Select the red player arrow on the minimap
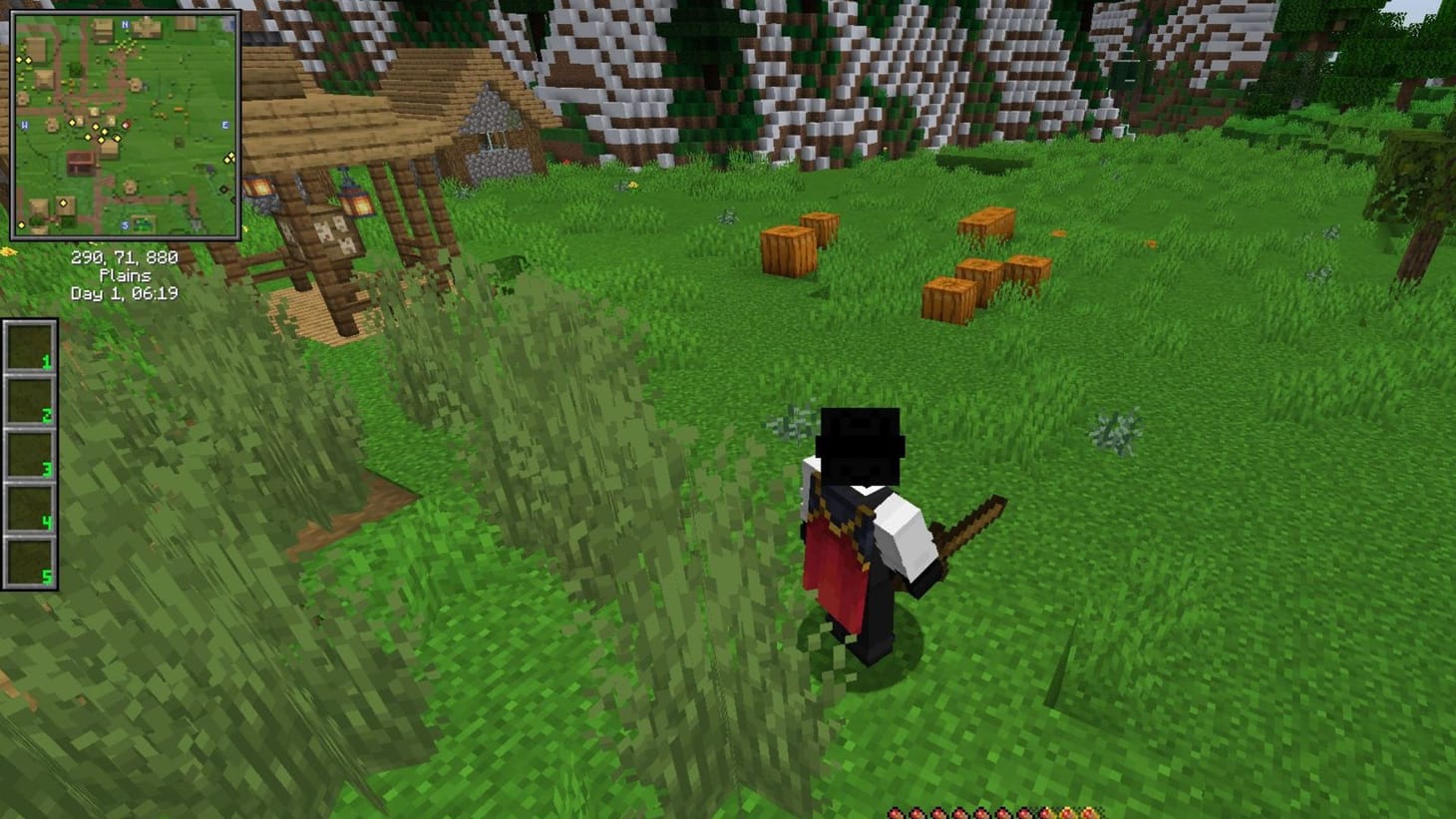 (127, 125)
